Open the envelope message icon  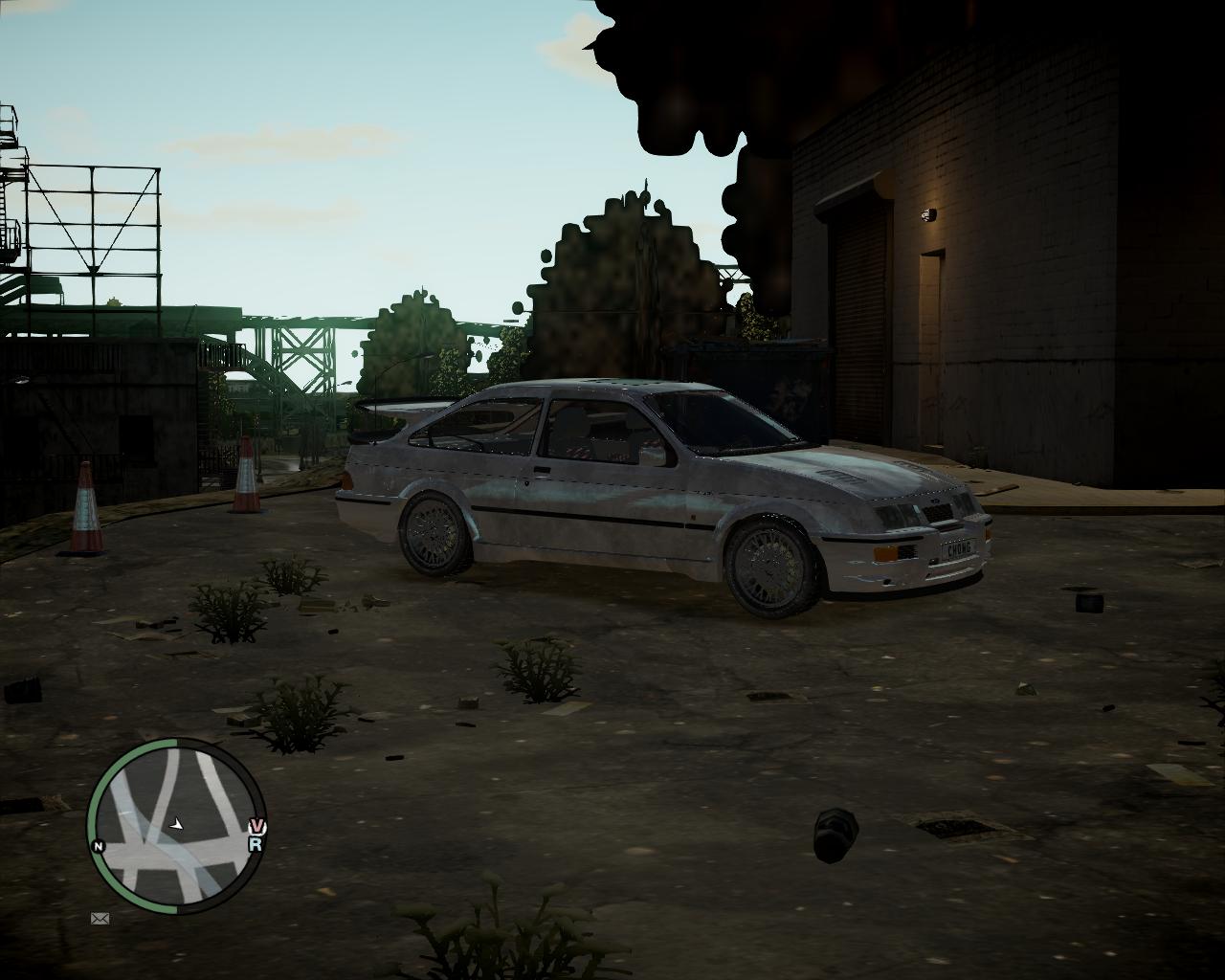coord(100,919)
